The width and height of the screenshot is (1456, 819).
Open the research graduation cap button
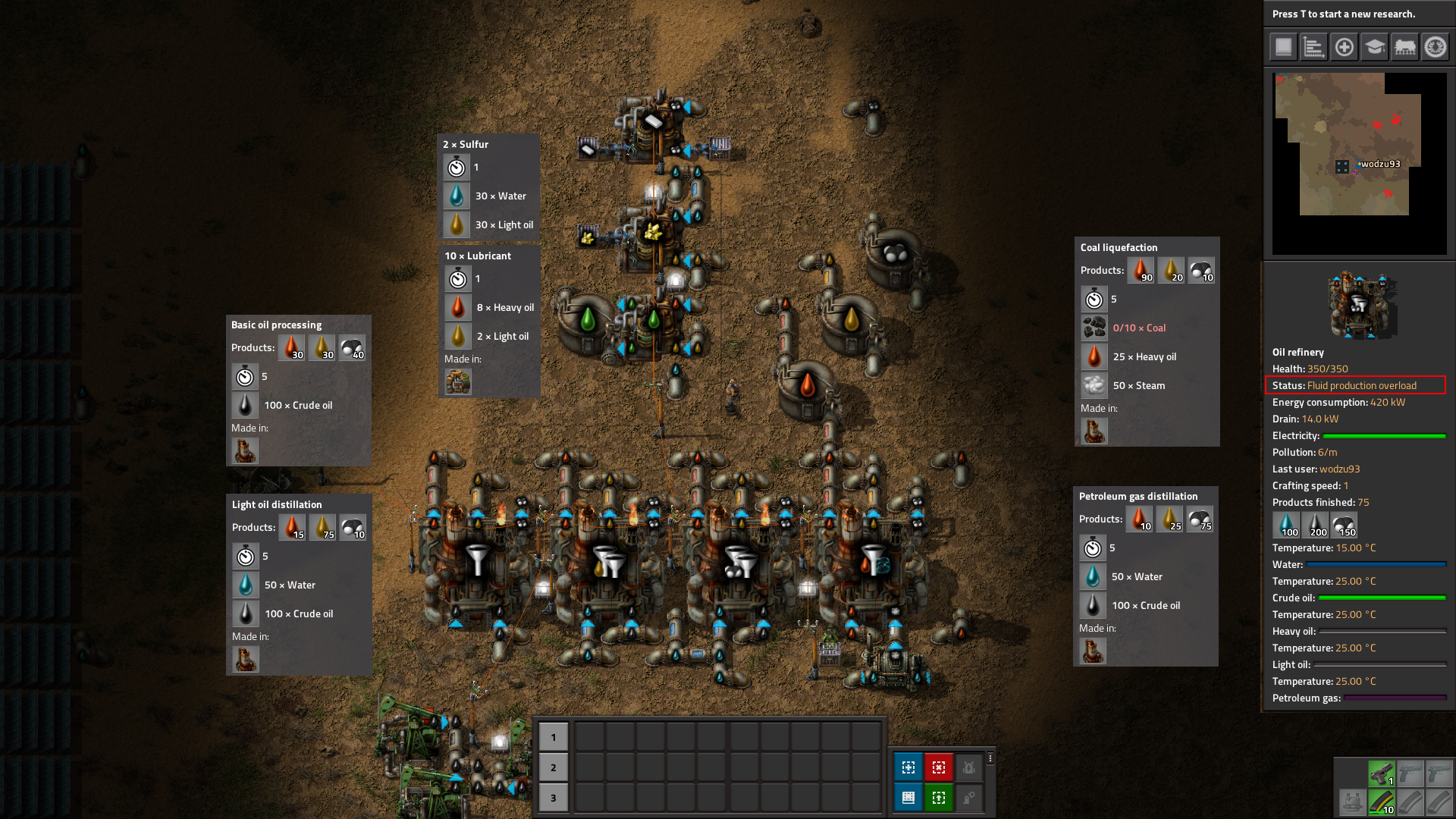pyautogui.click(x=1374, y=47)
